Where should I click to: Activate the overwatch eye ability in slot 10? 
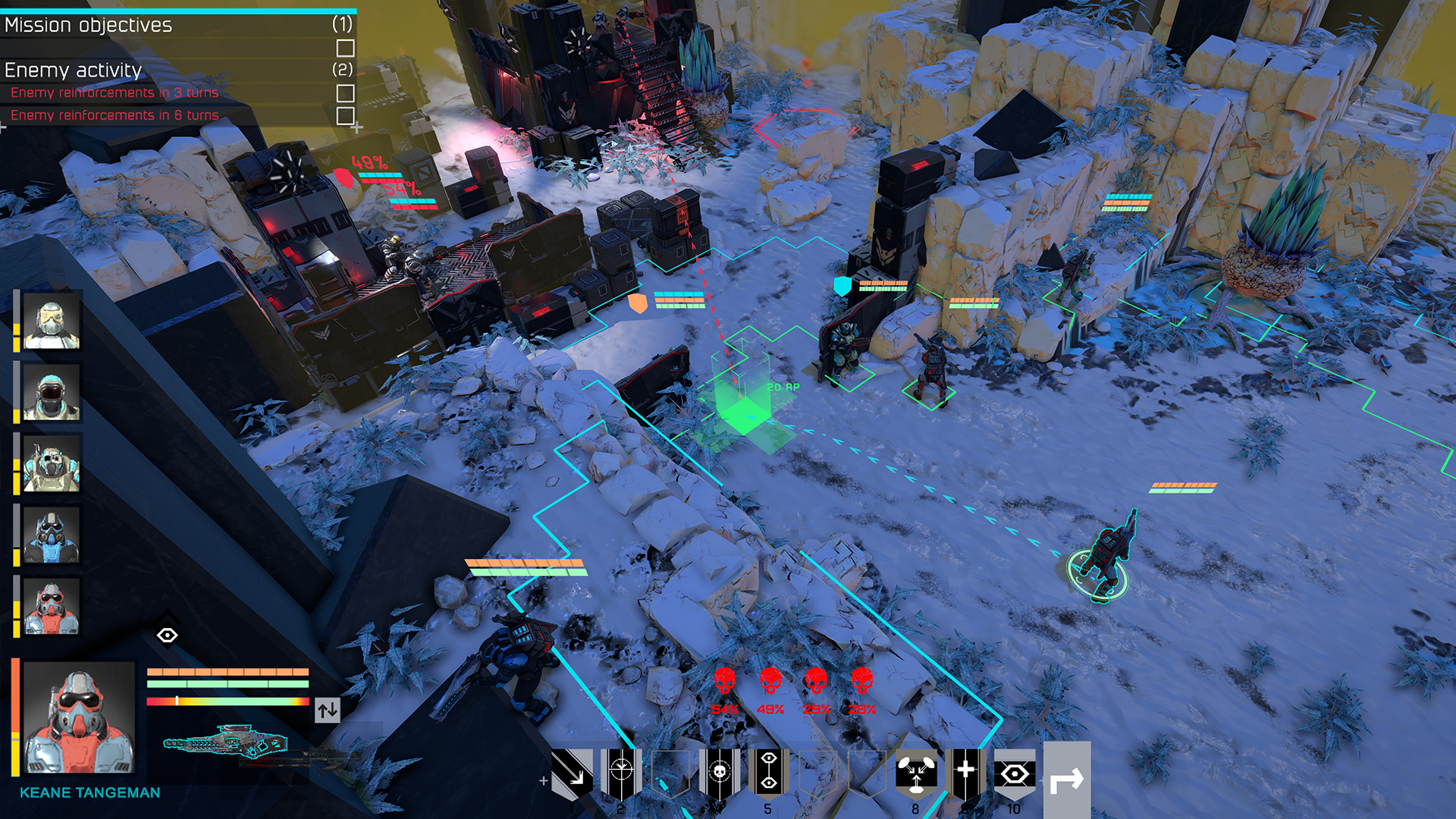coord(1015,772)
